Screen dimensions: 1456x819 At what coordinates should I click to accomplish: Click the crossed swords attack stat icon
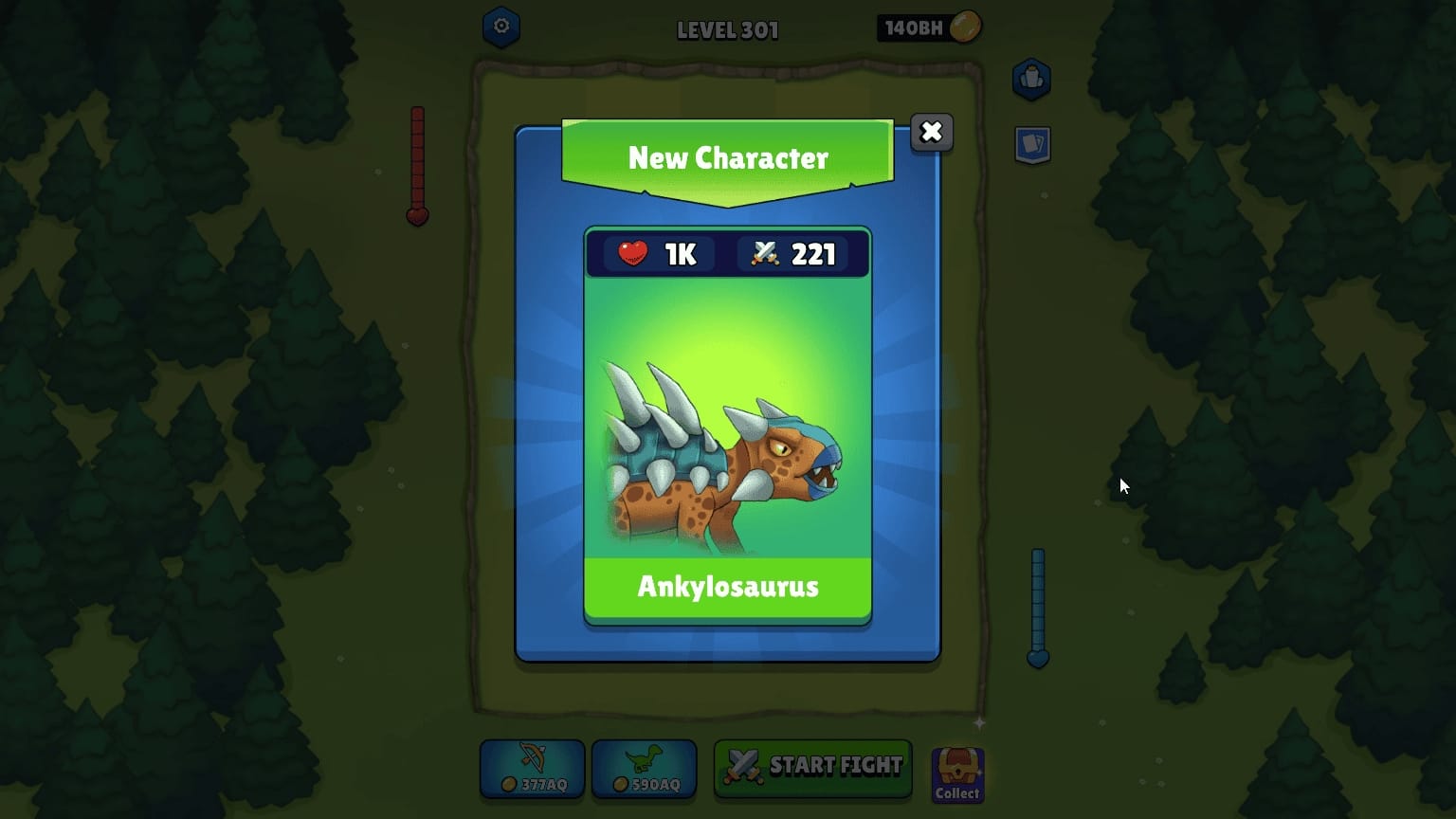pos(764,253)
